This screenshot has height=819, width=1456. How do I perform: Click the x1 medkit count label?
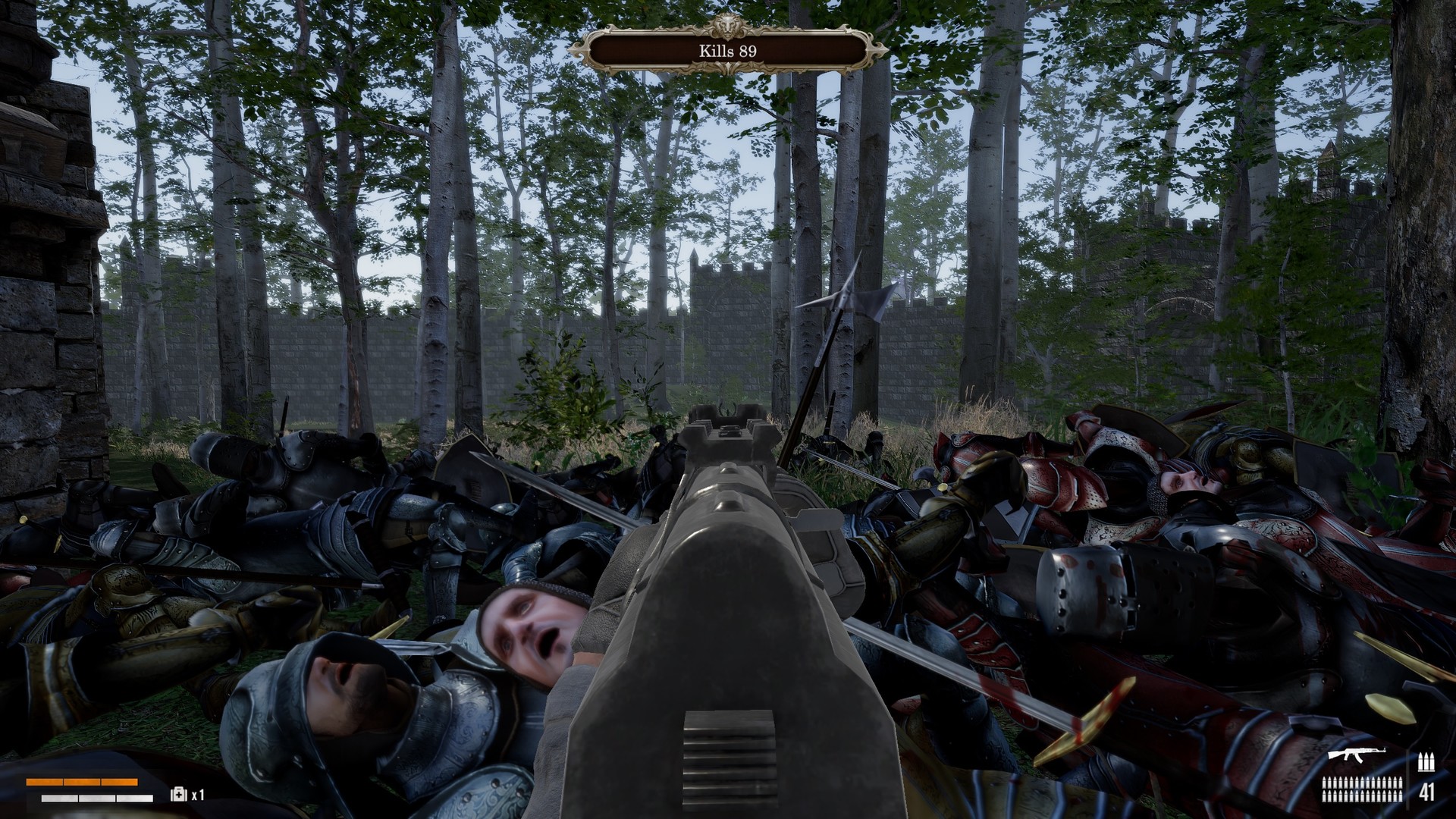(198, 795)
